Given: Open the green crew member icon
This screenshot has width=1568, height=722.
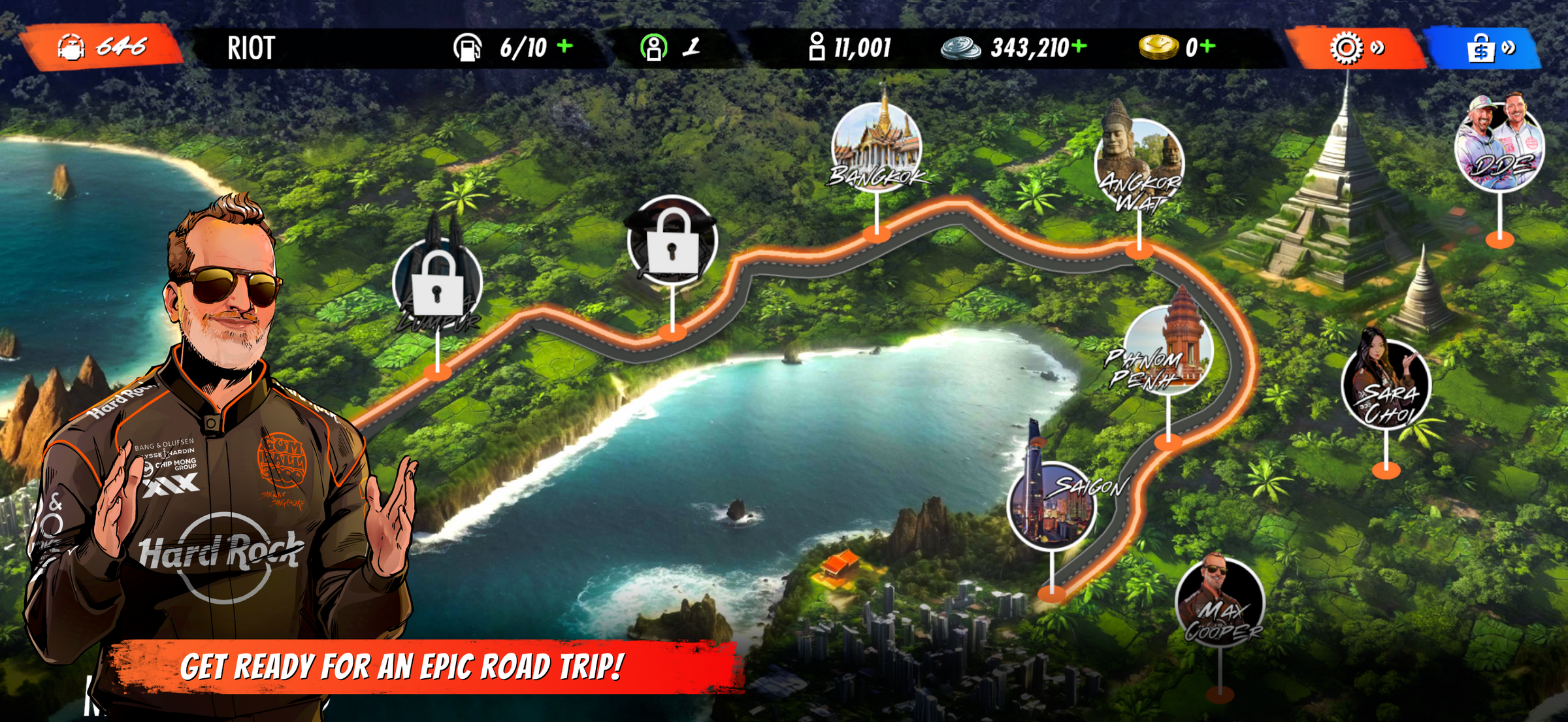Looking at the screenshot, I should tap(653, 47).
